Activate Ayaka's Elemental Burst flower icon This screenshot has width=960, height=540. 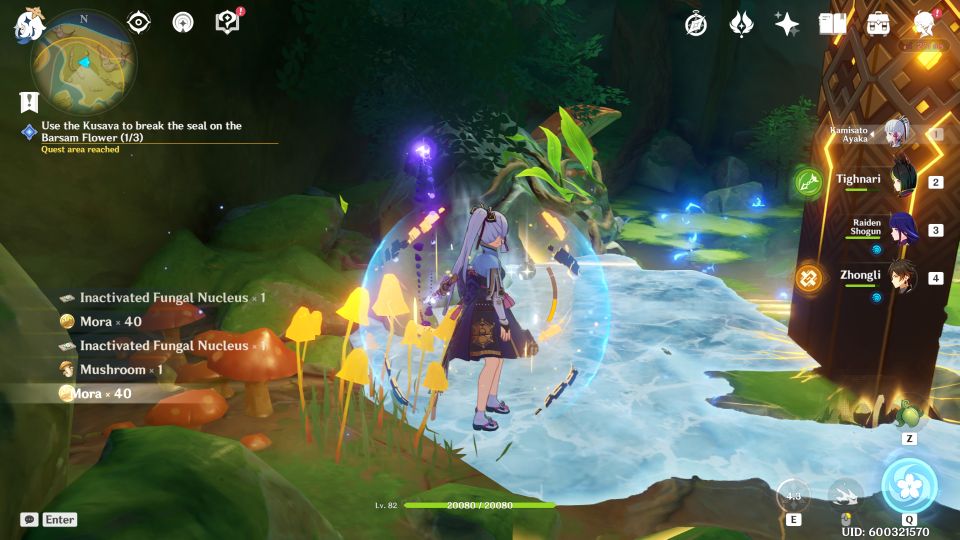click(909, 485)
